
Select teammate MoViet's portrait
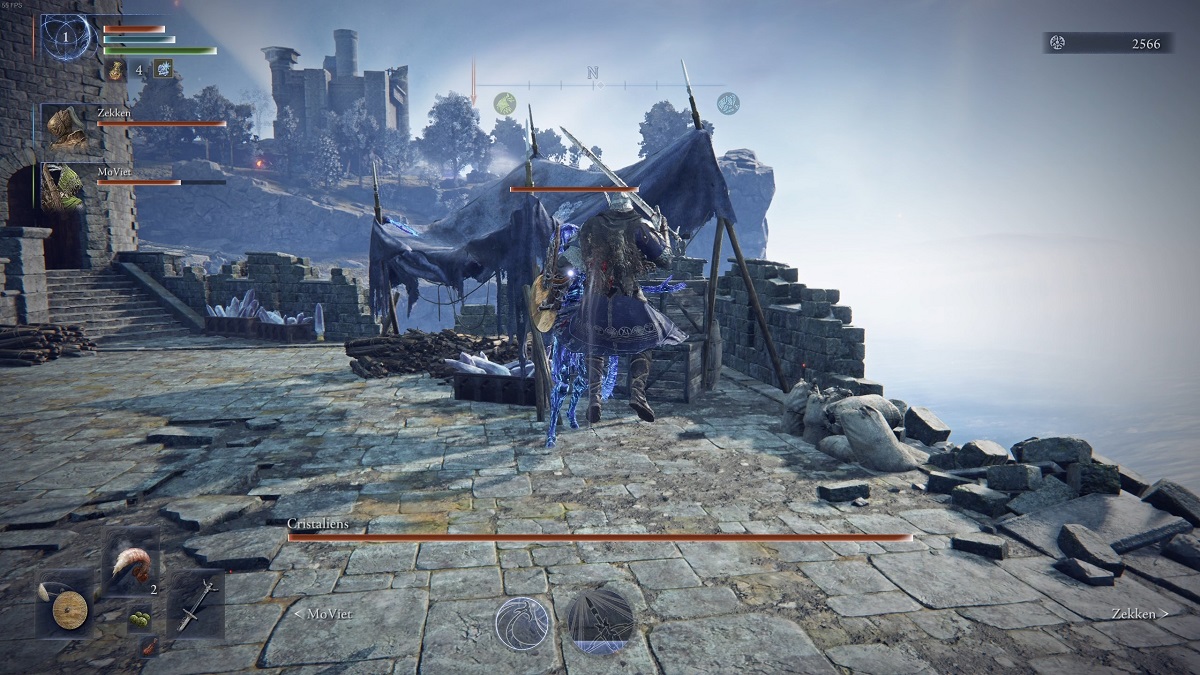64,186
